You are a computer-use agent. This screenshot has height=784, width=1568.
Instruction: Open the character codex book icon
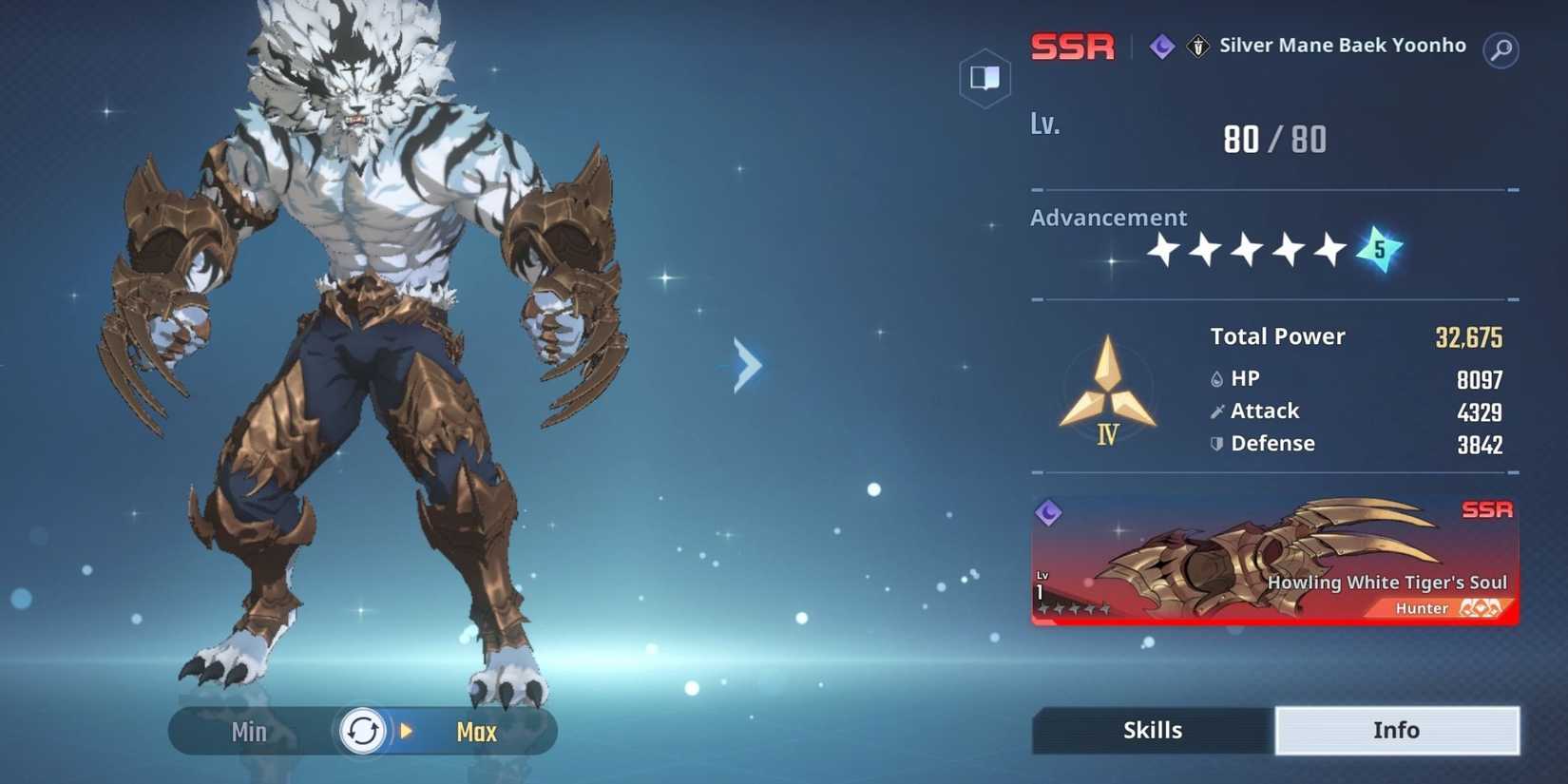pos(985,77)
